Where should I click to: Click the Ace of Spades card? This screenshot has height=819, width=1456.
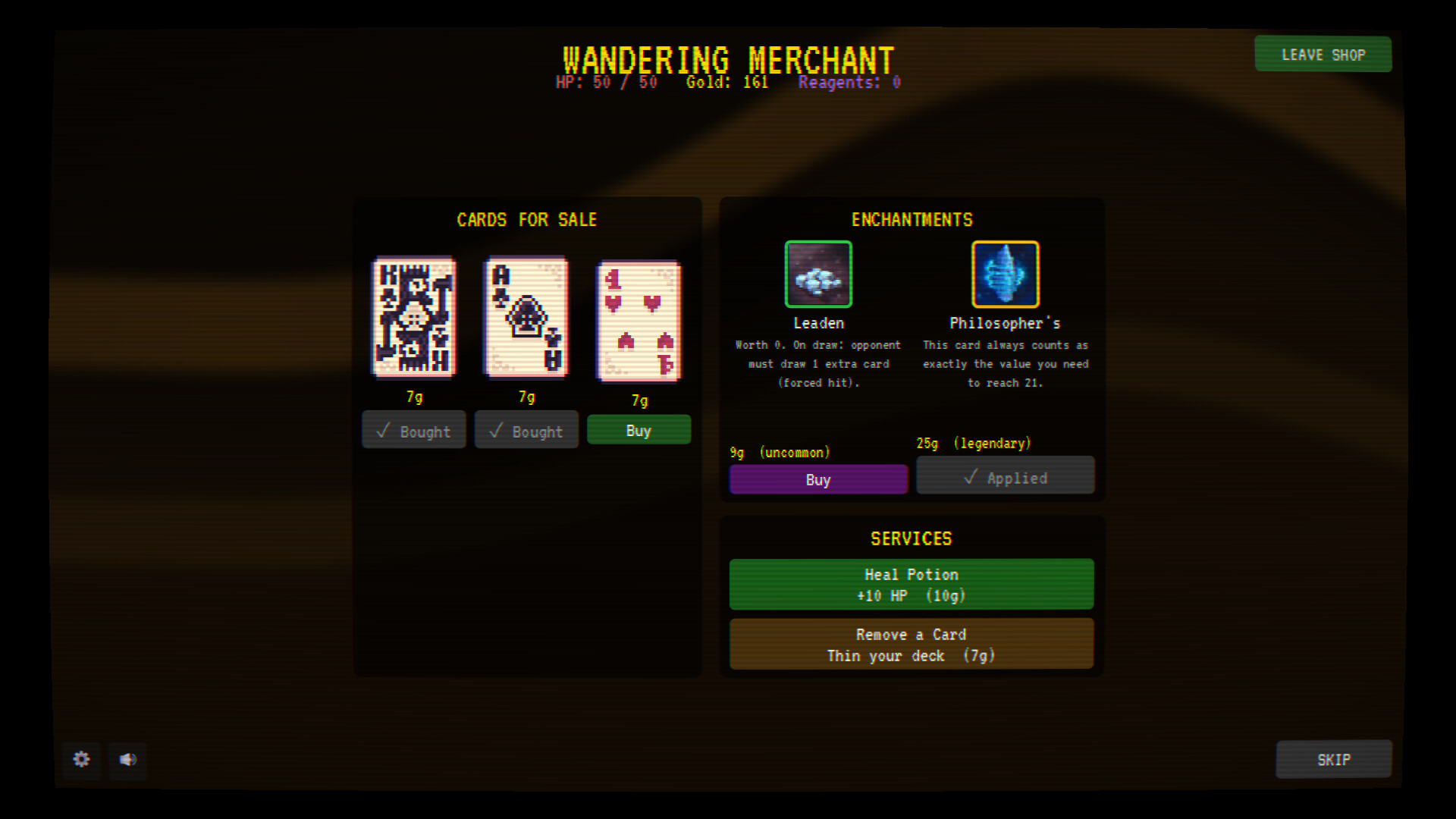point(526,318)
